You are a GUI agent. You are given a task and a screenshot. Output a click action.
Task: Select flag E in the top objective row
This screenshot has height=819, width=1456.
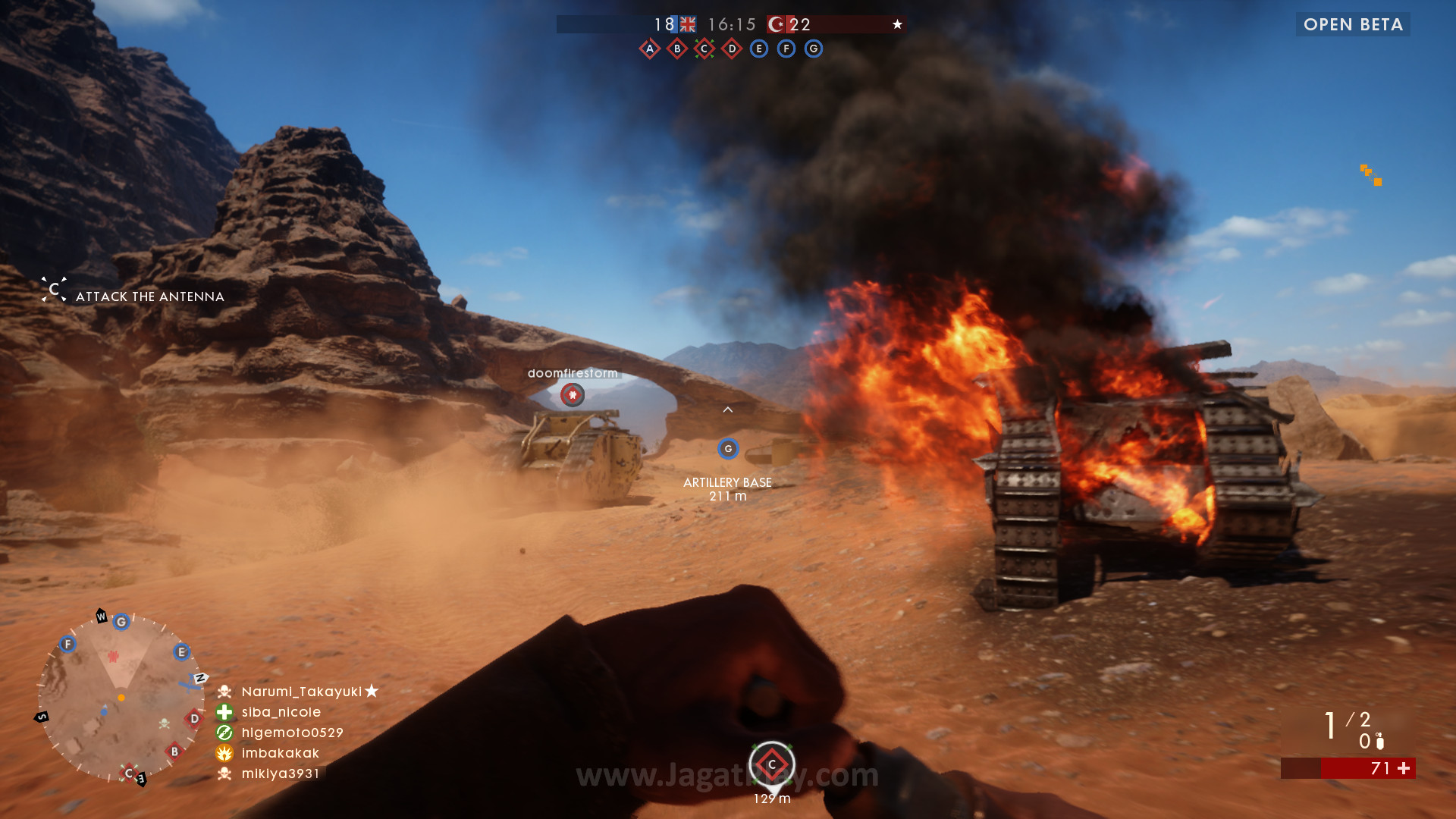[759, 49]
